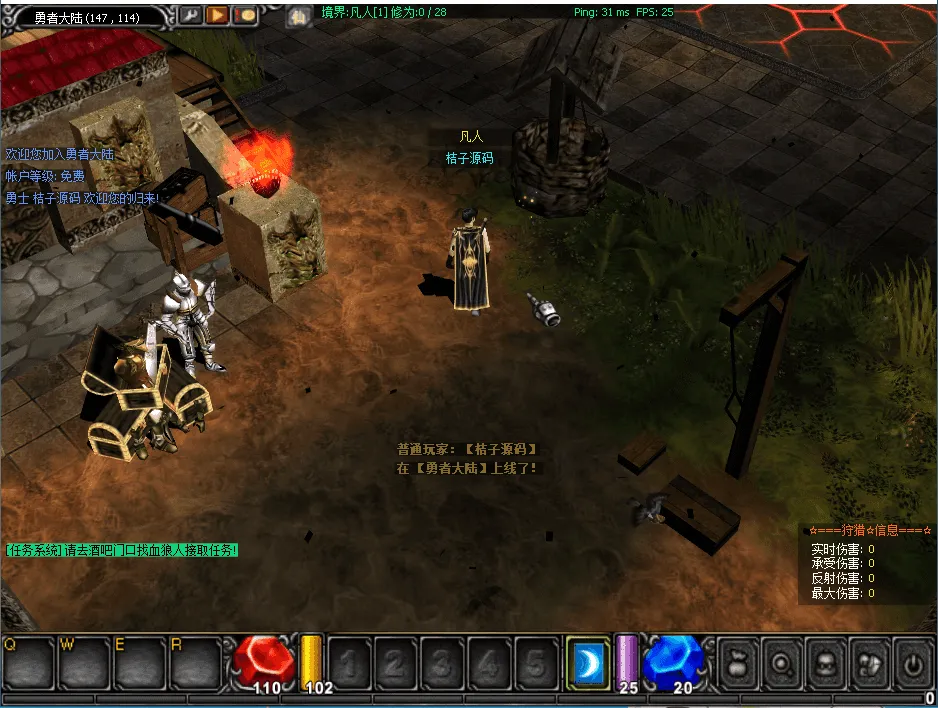Open the bag inventory pouch icon
This screenshot has height=708, width=938.
[x=738, y=662]
